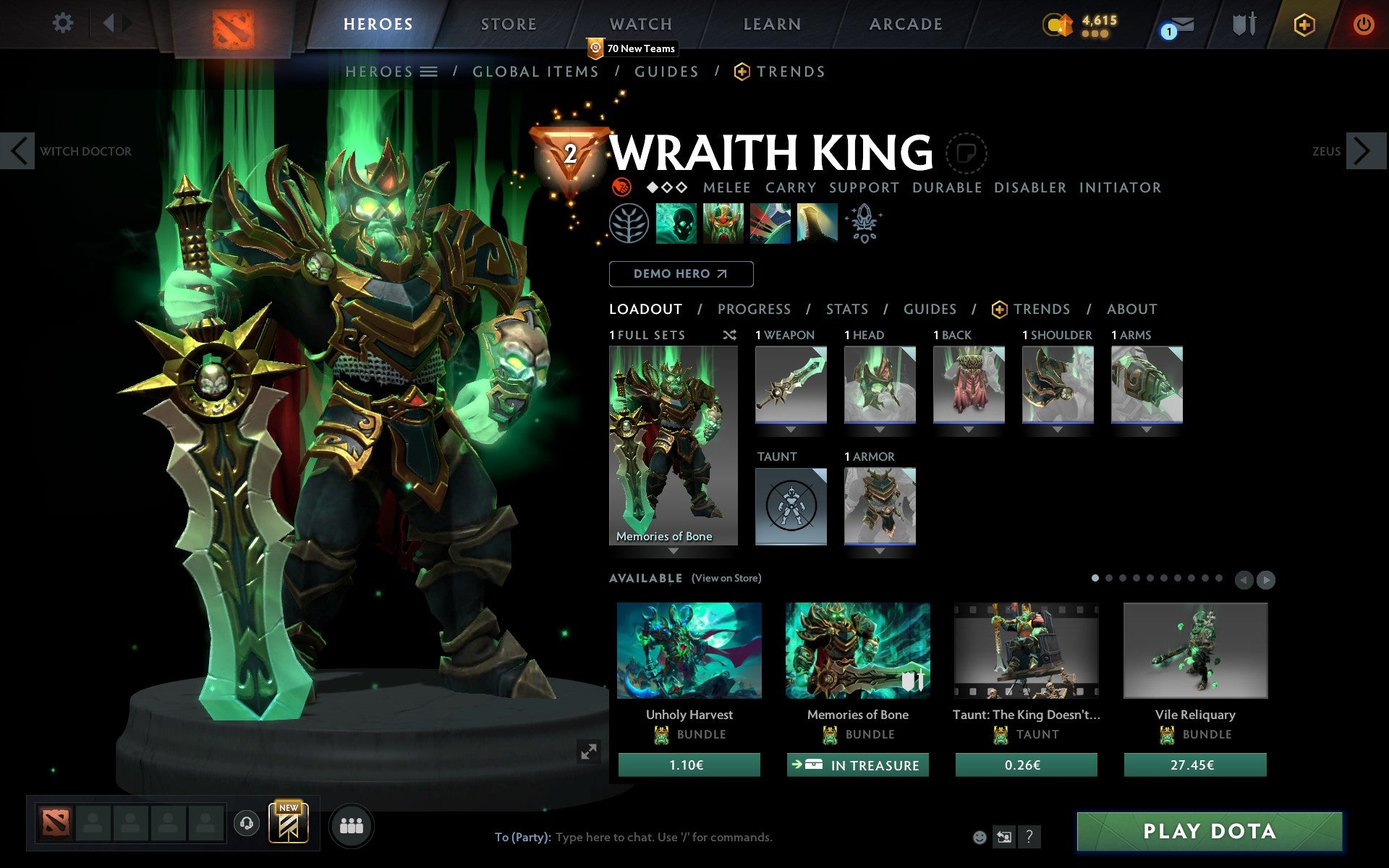The image size is (1389, 868).
Task: Open the Wraith King Innate ability icon
Action: [629, 224]
